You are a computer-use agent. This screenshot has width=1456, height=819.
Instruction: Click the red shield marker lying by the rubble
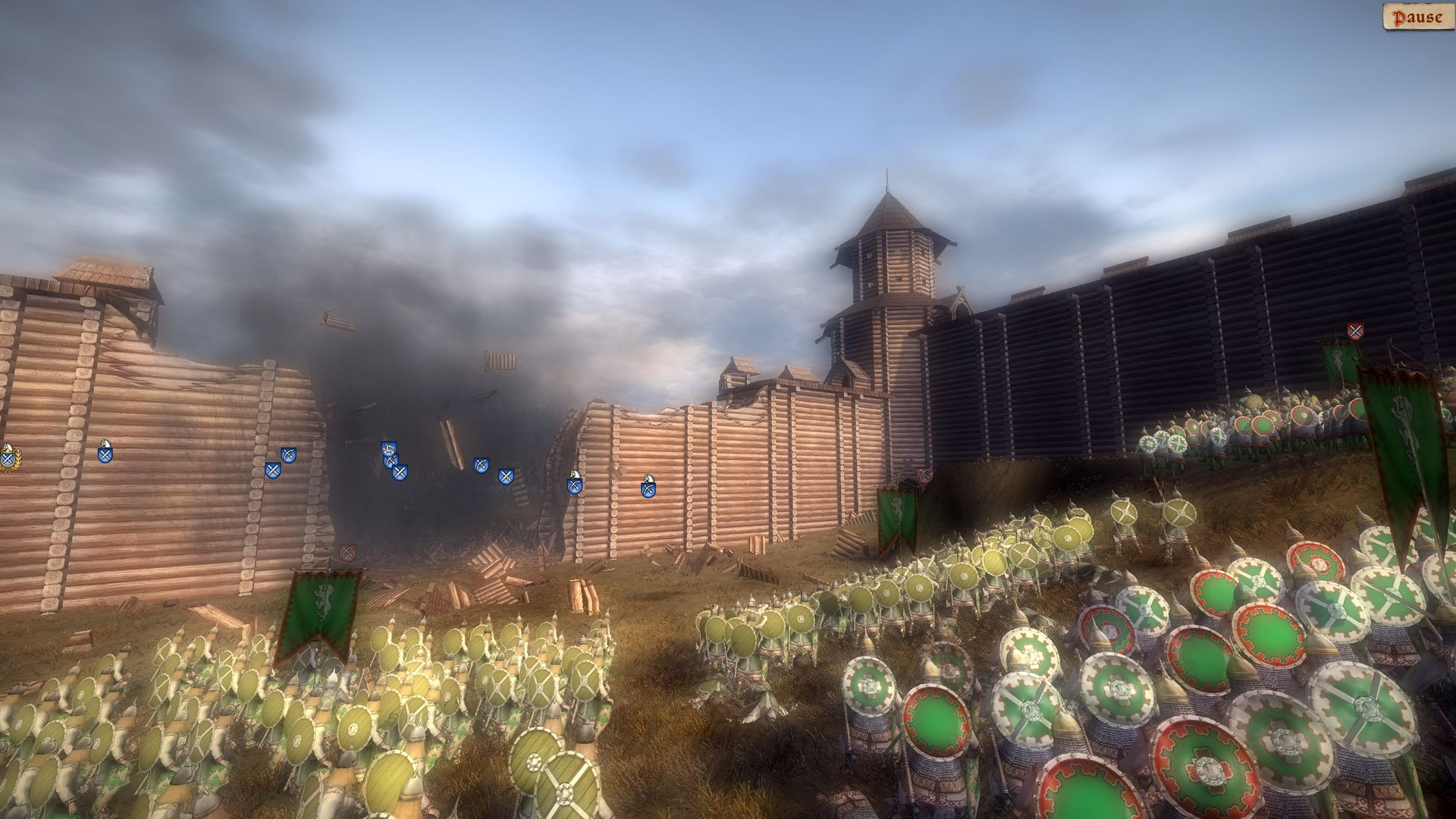(346, 552)
